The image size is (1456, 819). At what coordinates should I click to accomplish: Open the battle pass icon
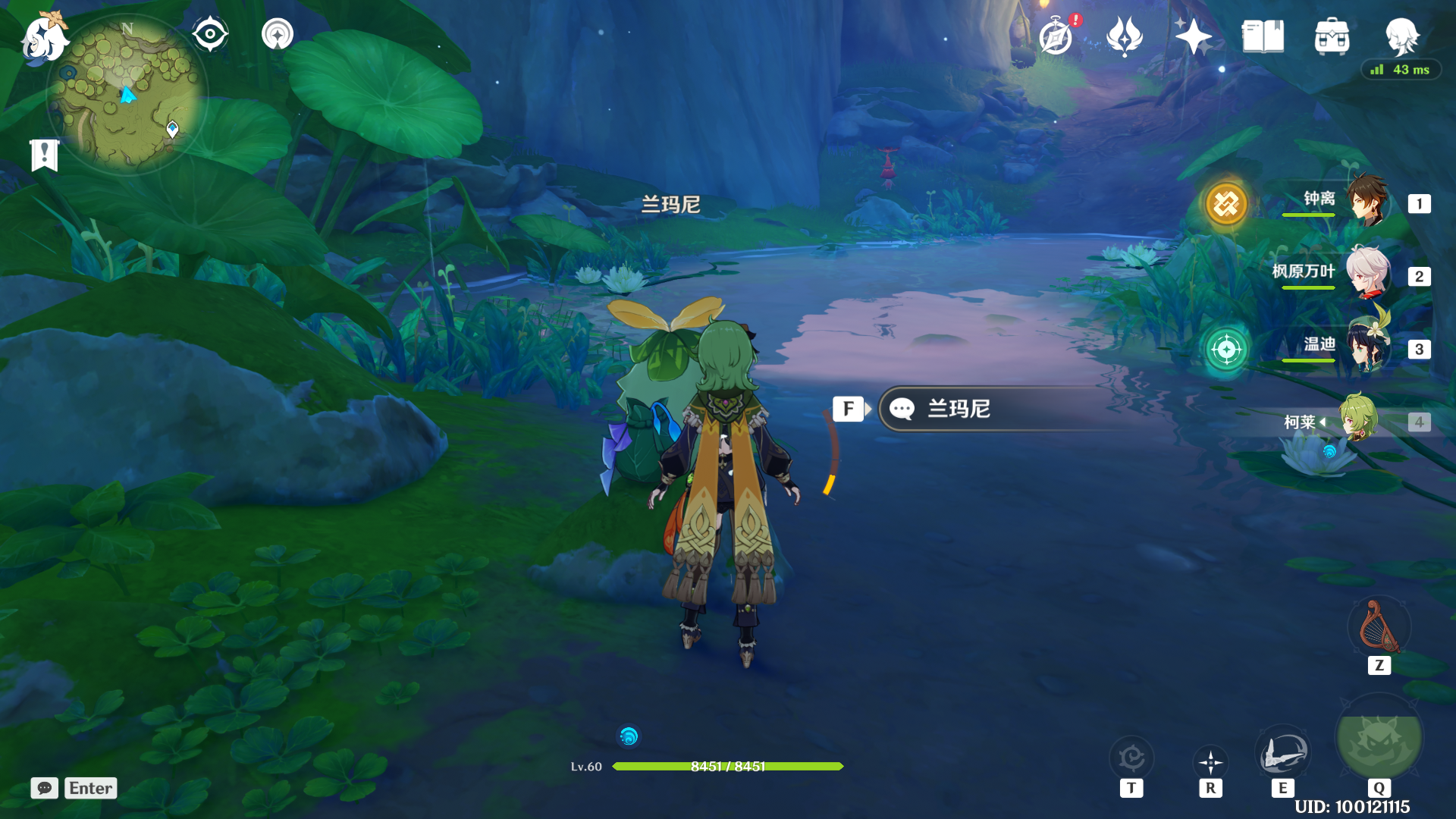coord(1124,36)
